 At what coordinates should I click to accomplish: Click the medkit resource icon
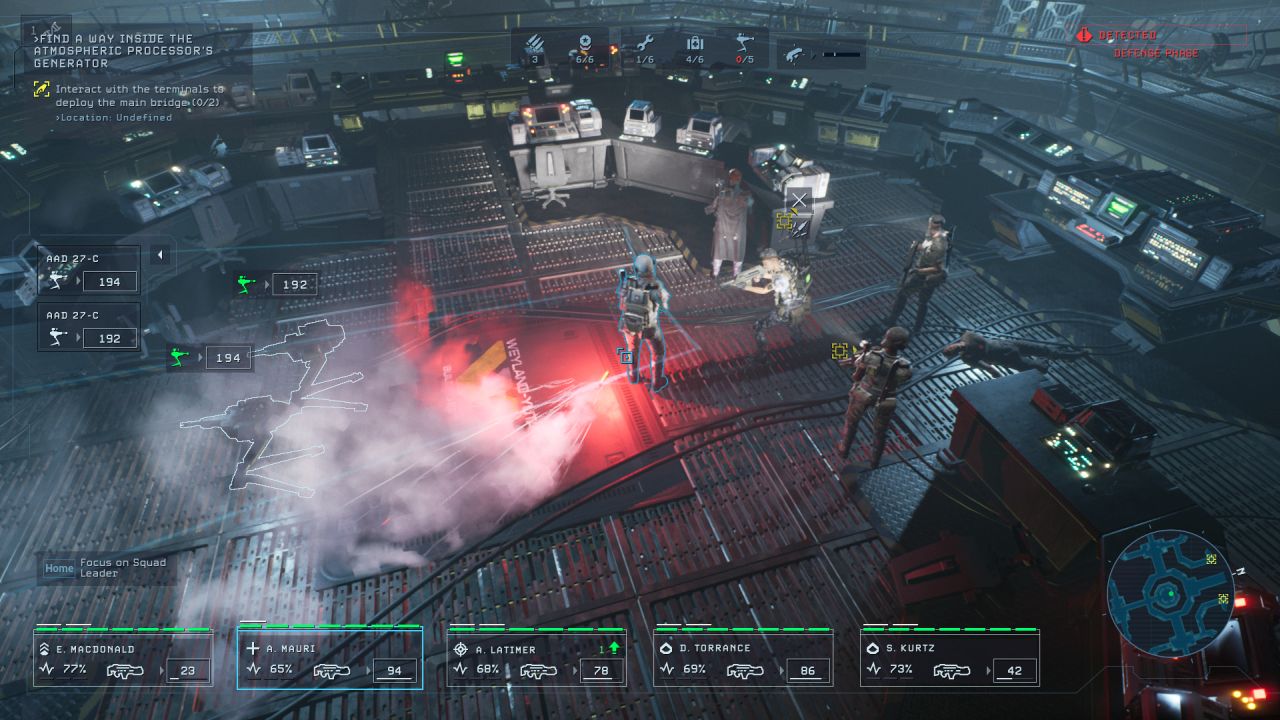pos(695,45)
